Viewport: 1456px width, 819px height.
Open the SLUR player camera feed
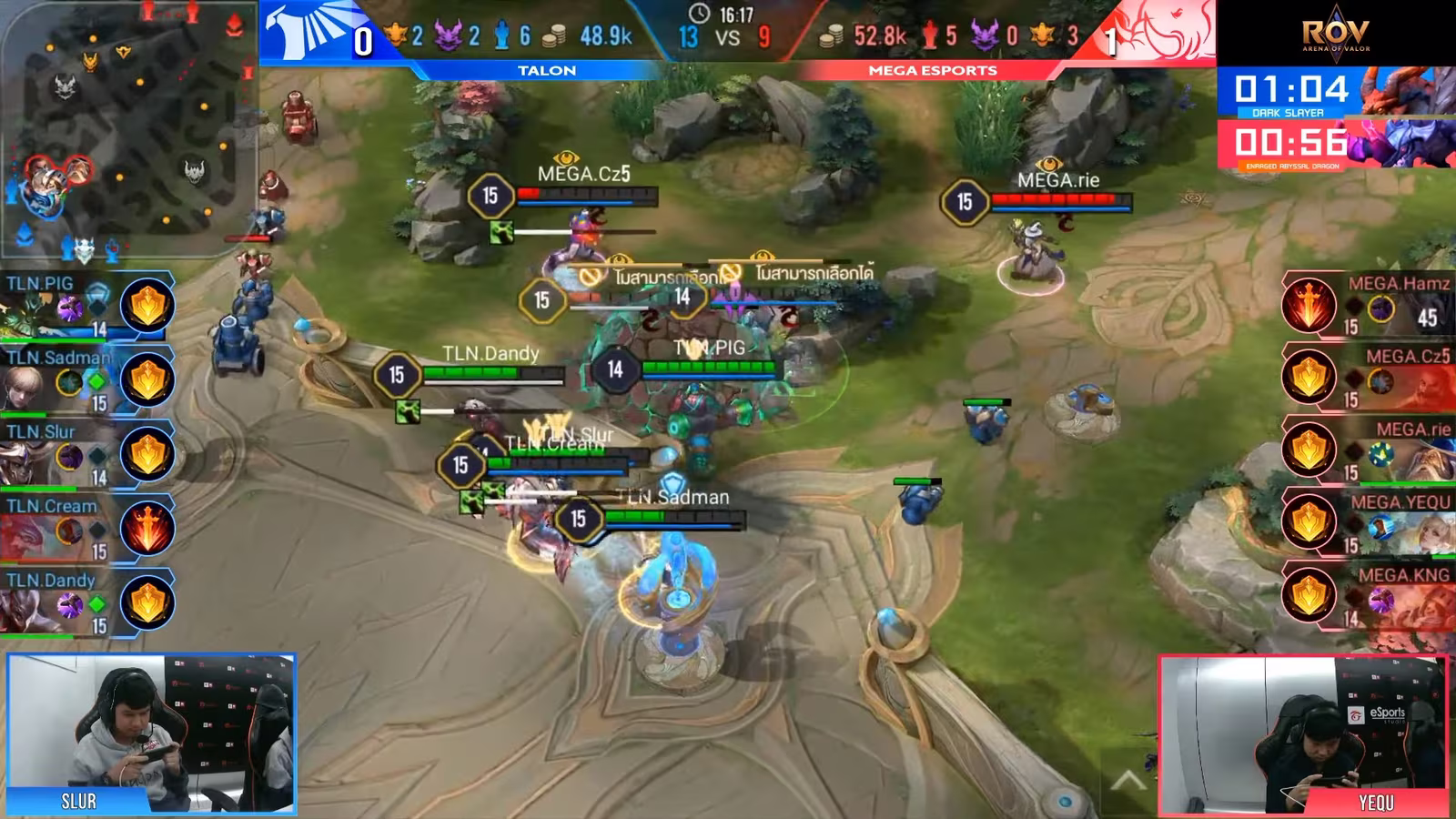[151, 733]
